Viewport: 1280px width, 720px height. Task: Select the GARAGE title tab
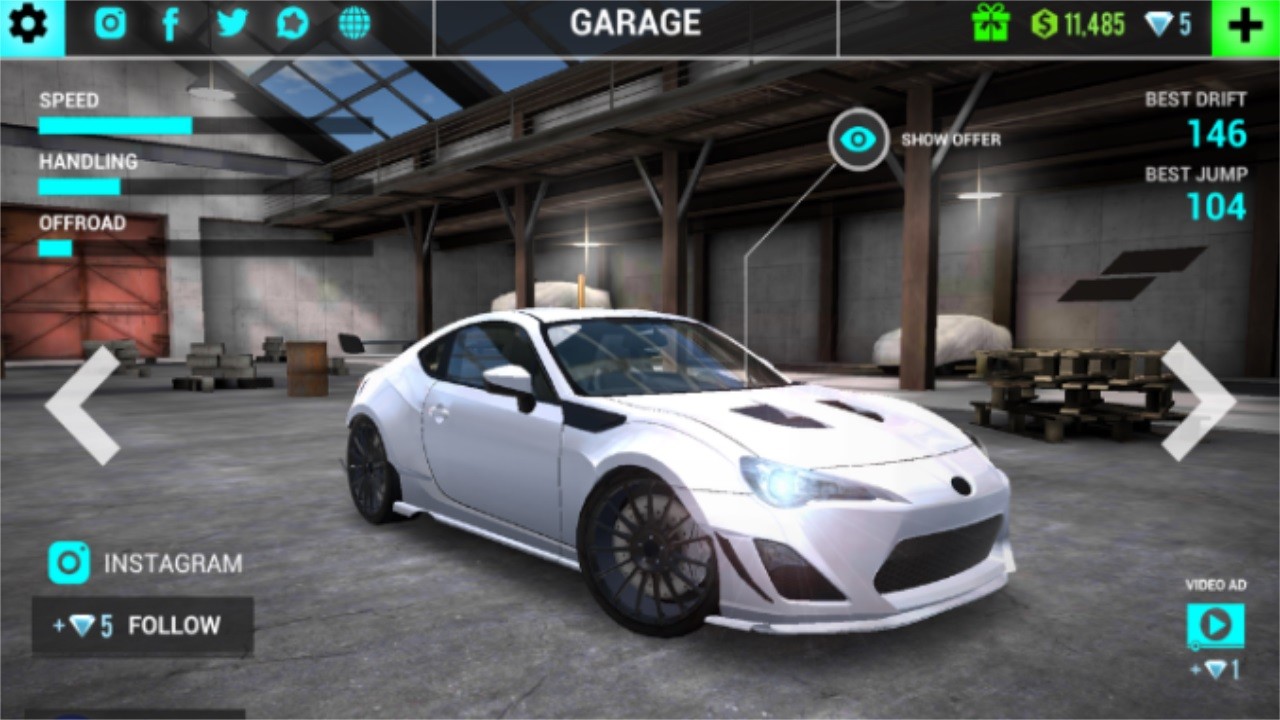click(637, 24)
